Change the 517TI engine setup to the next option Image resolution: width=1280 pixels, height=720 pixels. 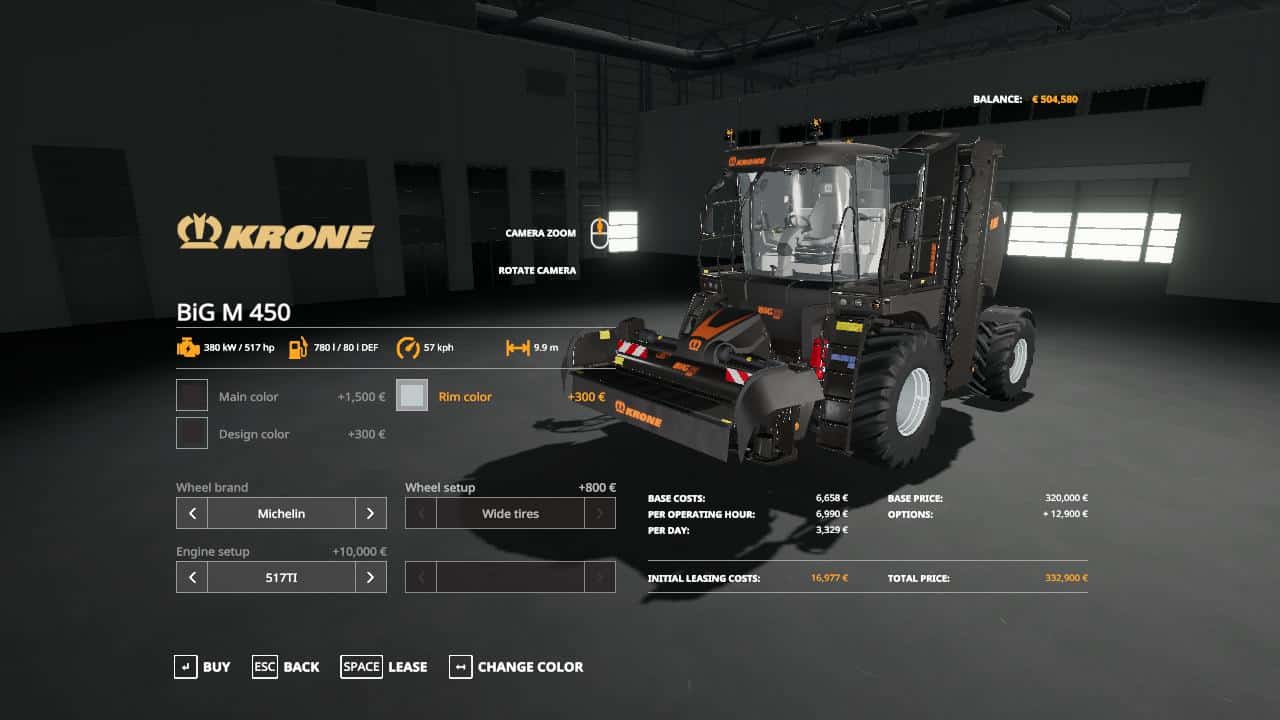(x=371, y=577)
